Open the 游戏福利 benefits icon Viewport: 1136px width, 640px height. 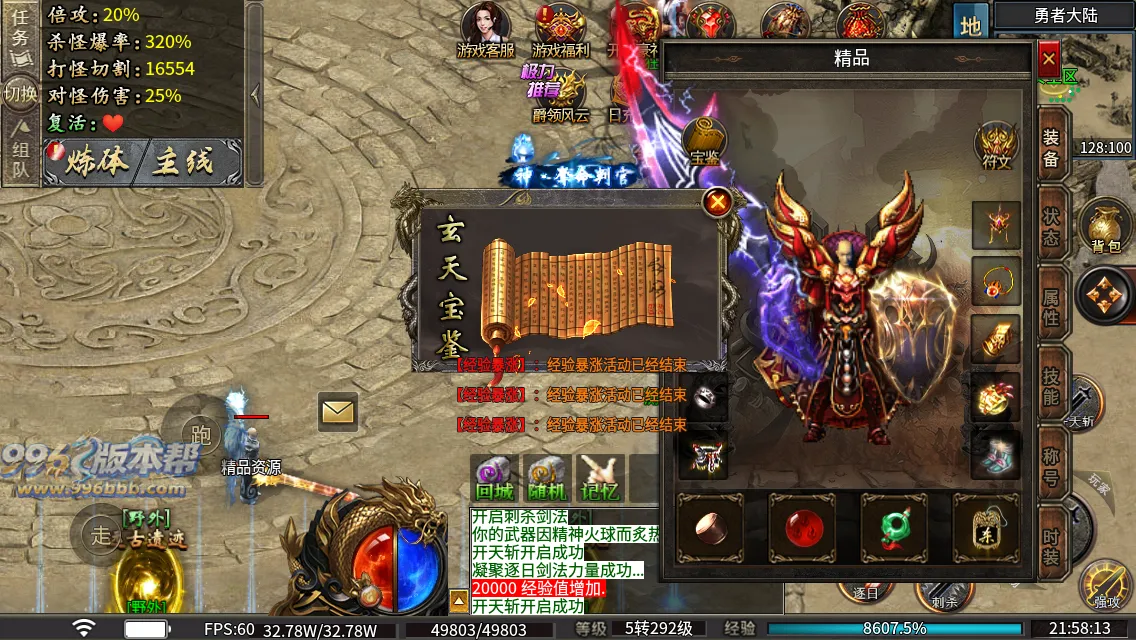pos(561,30)
